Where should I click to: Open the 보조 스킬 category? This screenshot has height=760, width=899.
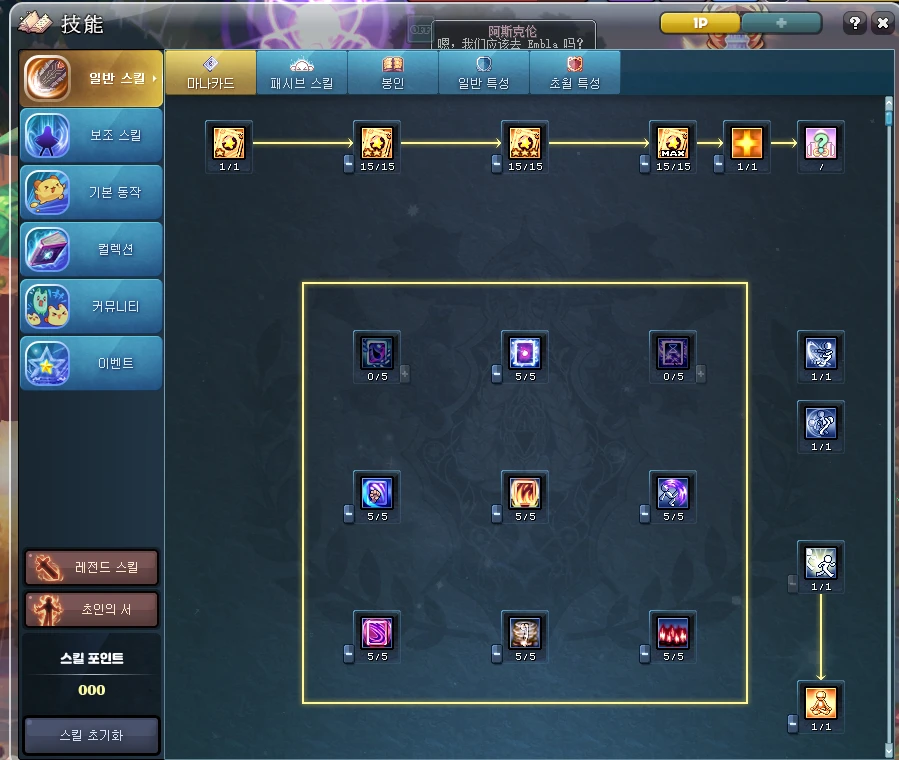point(92,136)
